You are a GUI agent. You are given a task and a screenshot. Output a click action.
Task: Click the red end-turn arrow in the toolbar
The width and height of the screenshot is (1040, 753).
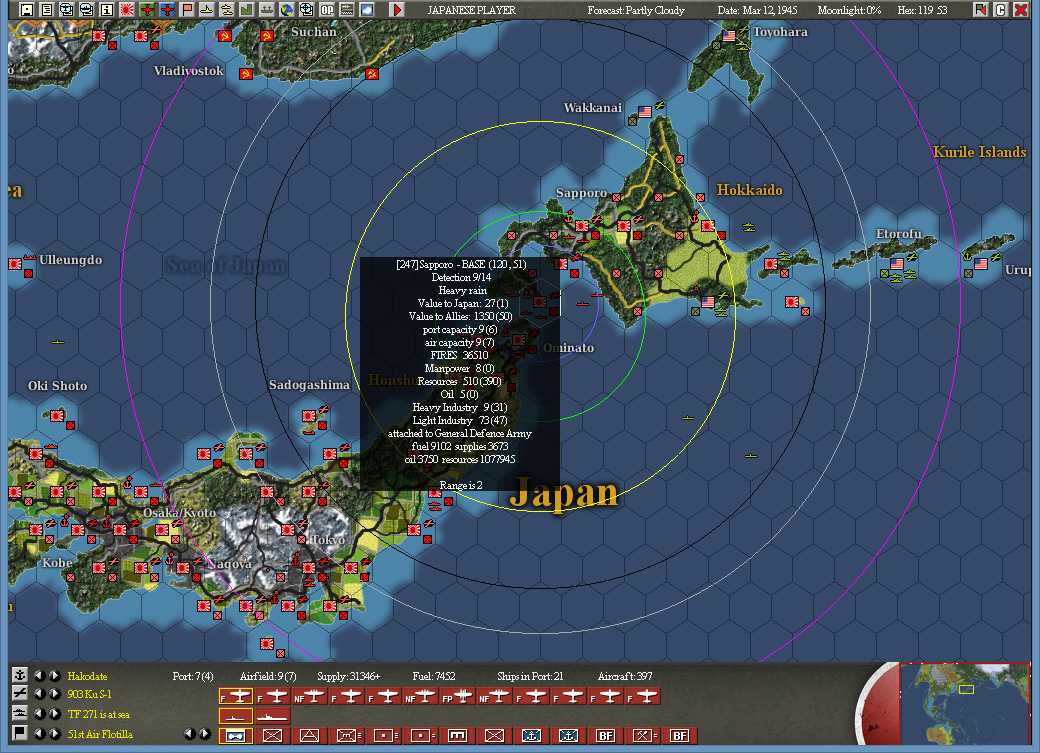pos(397,10)
